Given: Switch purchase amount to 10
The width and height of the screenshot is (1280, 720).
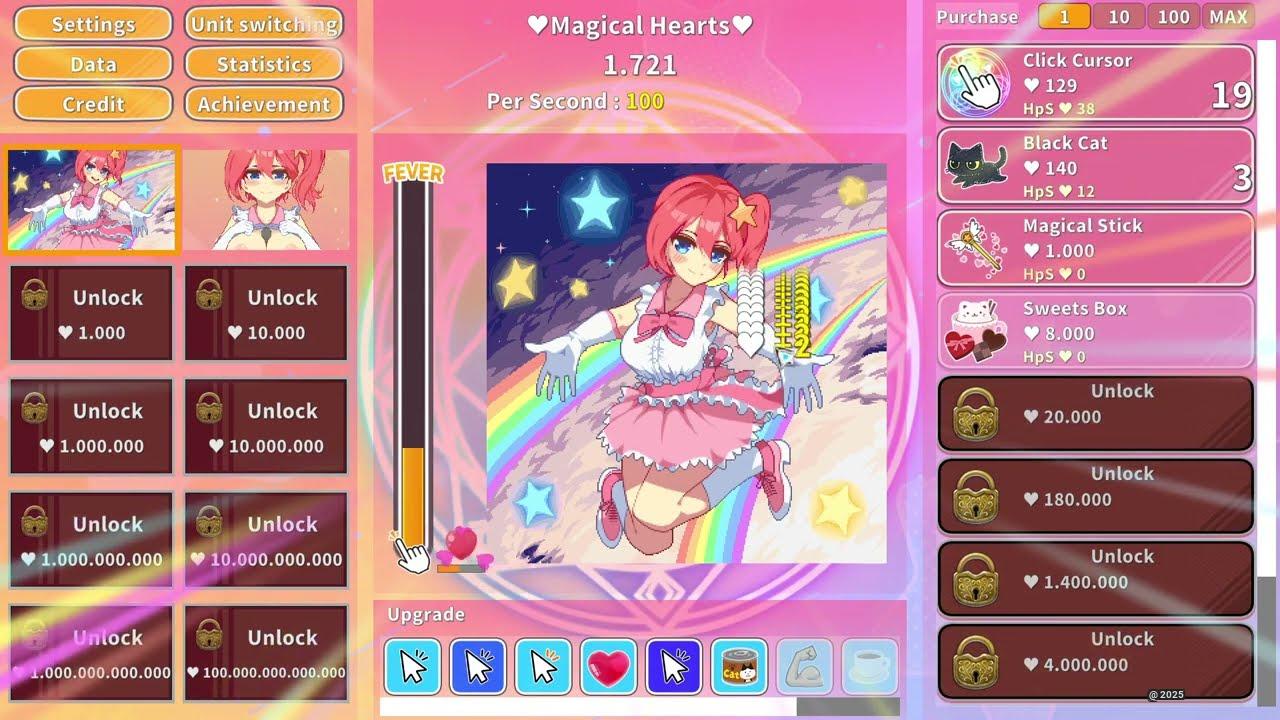Looking at the screenshot, I should pyautogui.click(x=1118, y=16).
